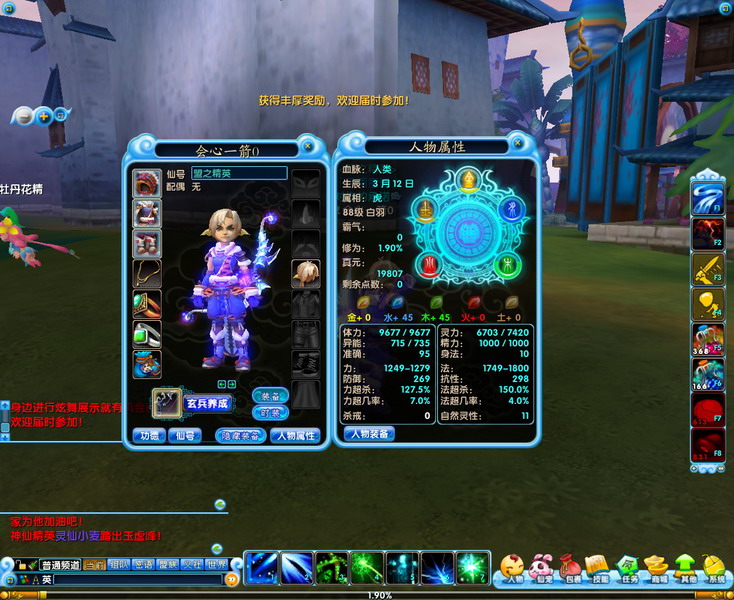Open the 技能 skills menu
Screen dimensions: 734x600
point(597,568)
